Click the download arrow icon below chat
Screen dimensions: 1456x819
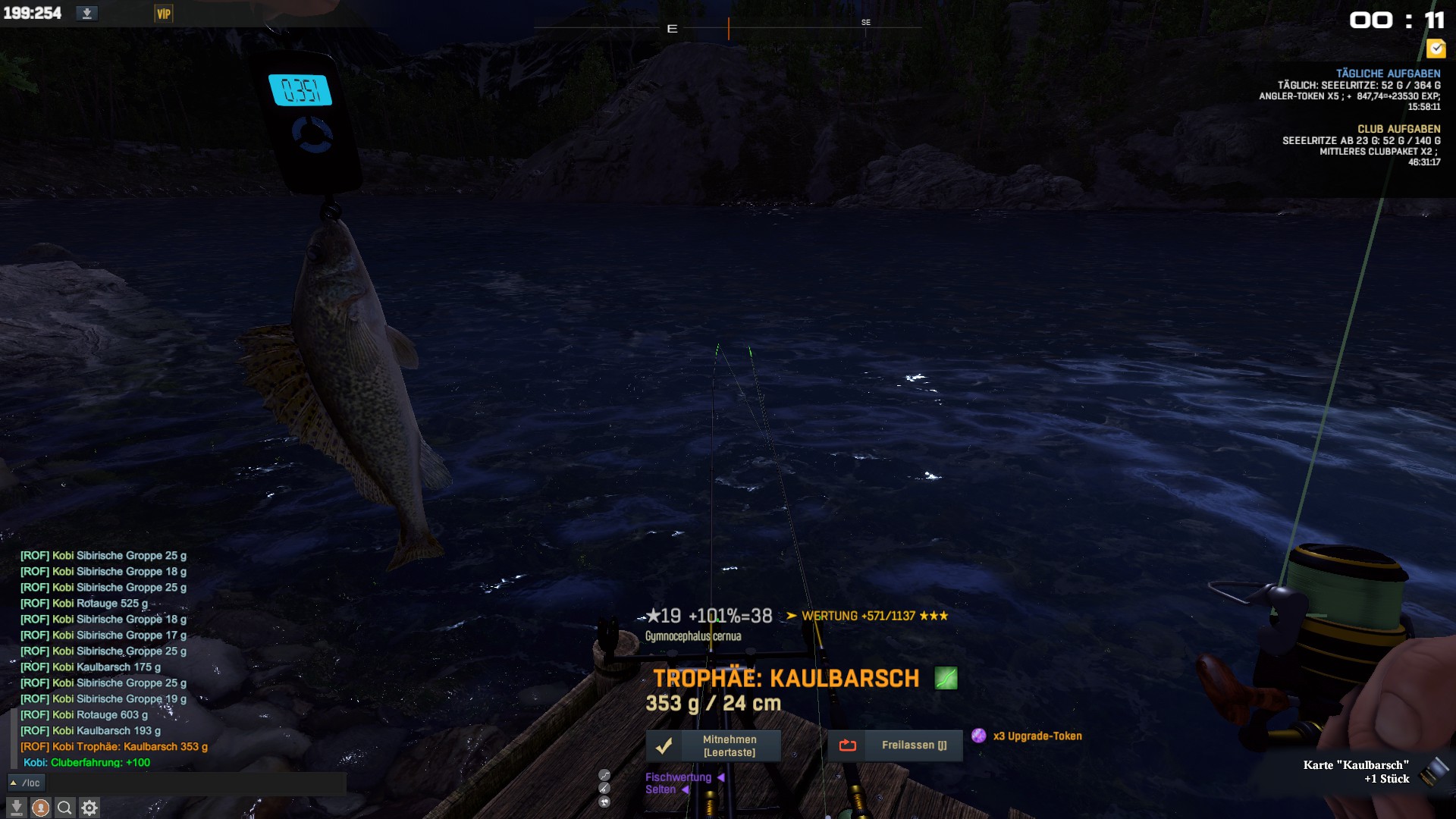16,808
